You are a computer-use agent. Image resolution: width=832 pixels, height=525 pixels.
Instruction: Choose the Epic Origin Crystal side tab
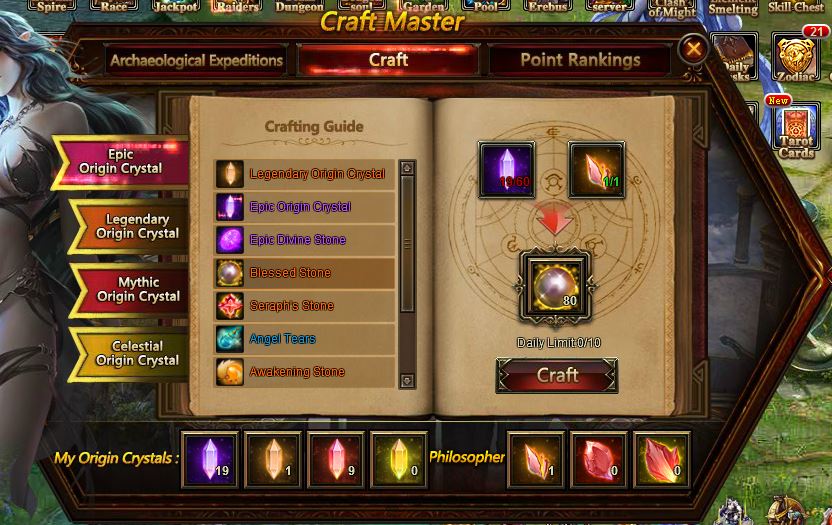122,162
